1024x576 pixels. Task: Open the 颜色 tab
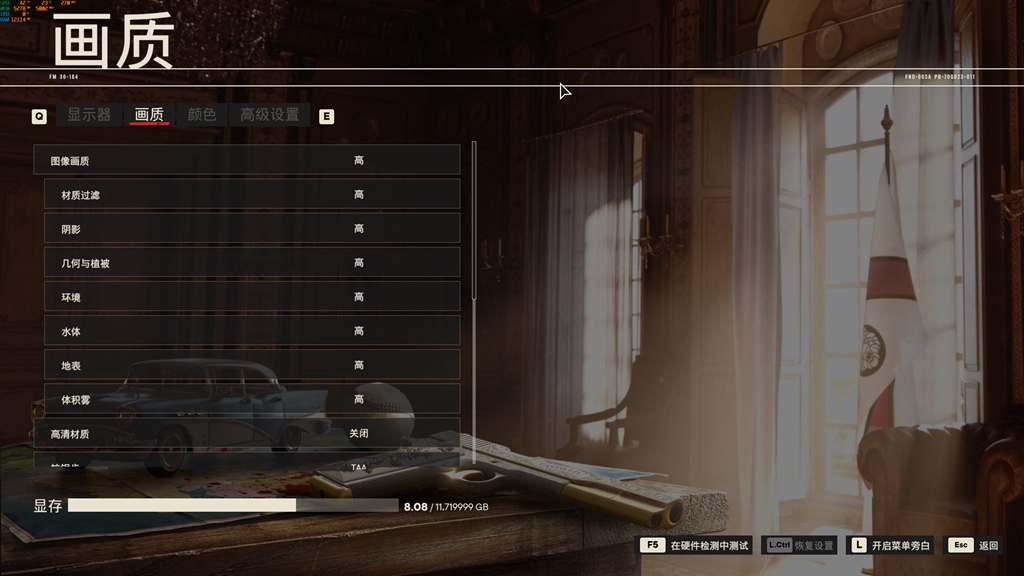tap(202, 115)
